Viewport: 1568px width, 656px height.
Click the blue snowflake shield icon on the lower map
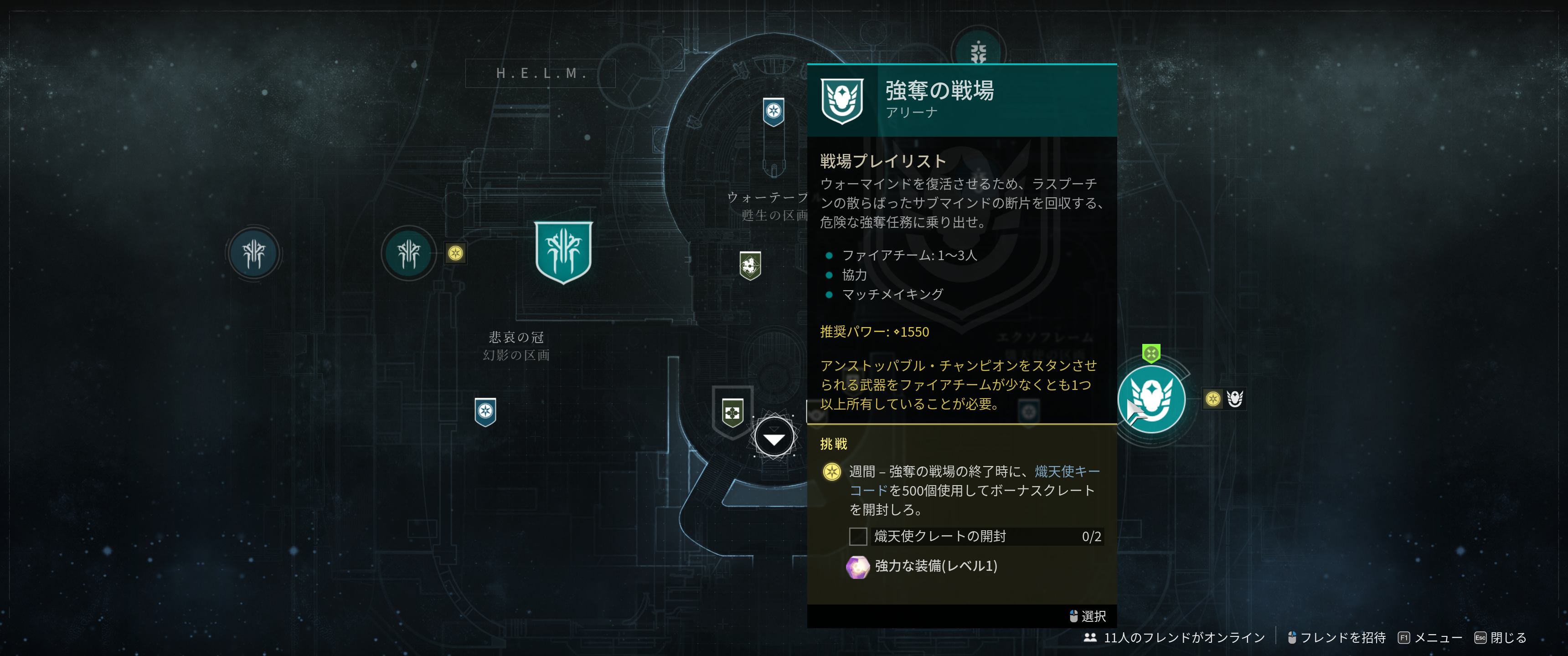[x=485, y=410]
